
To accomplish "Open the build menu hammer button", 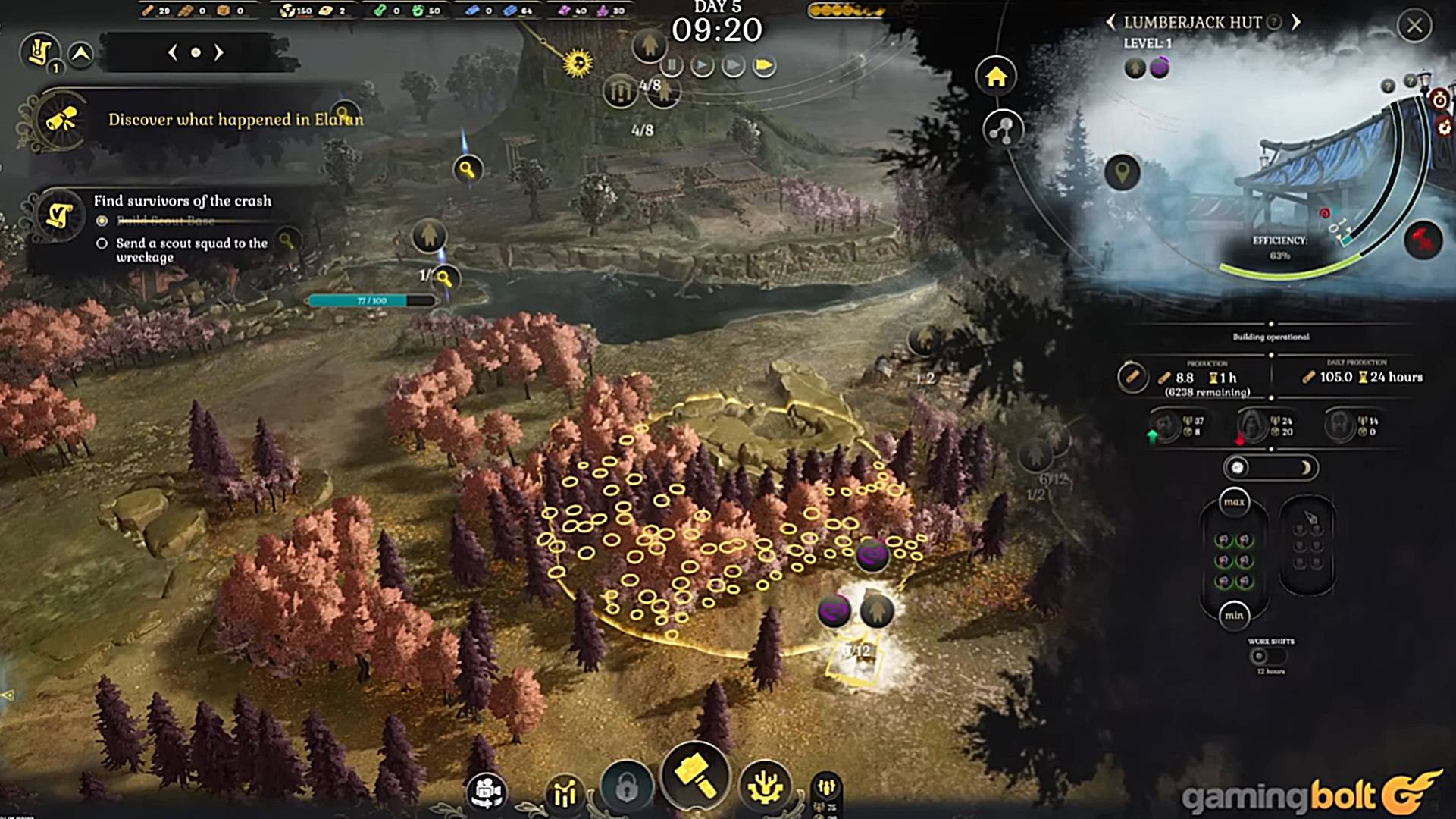I will point(695,776).
